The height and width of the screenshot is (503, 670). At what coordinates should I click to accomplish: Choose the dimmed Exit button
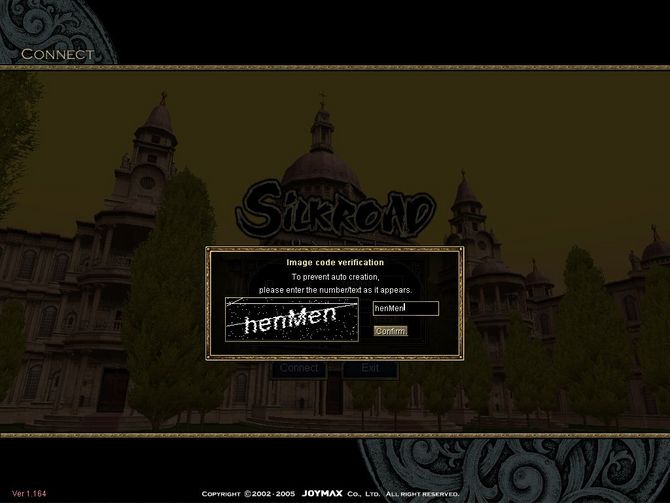coord(369,369)
